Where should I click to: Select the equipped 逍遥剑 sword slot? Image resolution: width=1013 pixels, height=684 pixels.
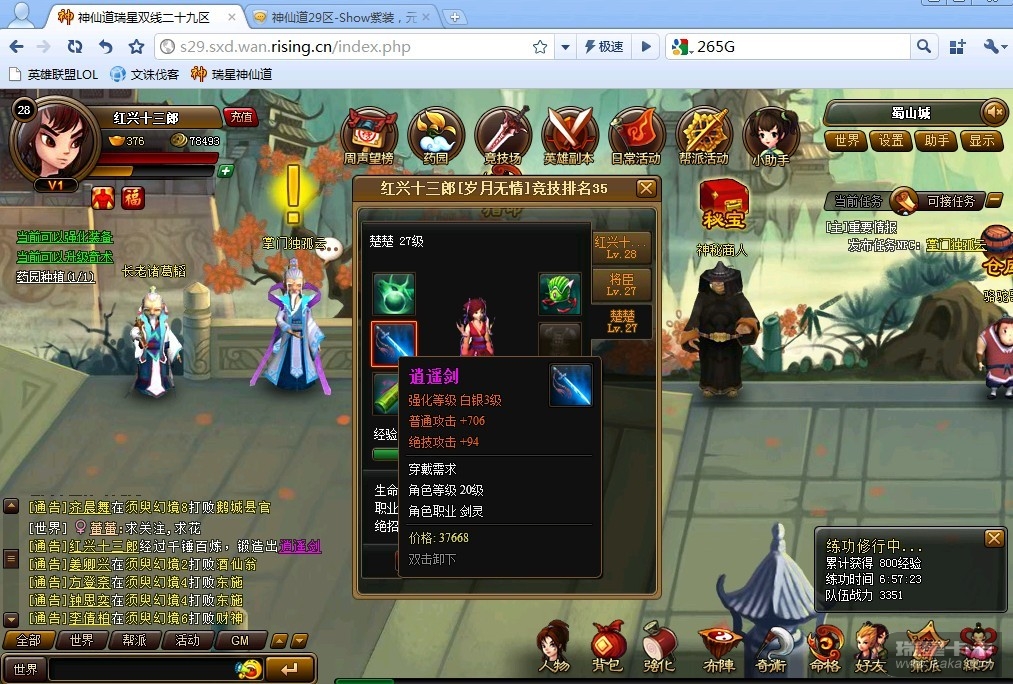pyautogui.click(x=393, y=345)
